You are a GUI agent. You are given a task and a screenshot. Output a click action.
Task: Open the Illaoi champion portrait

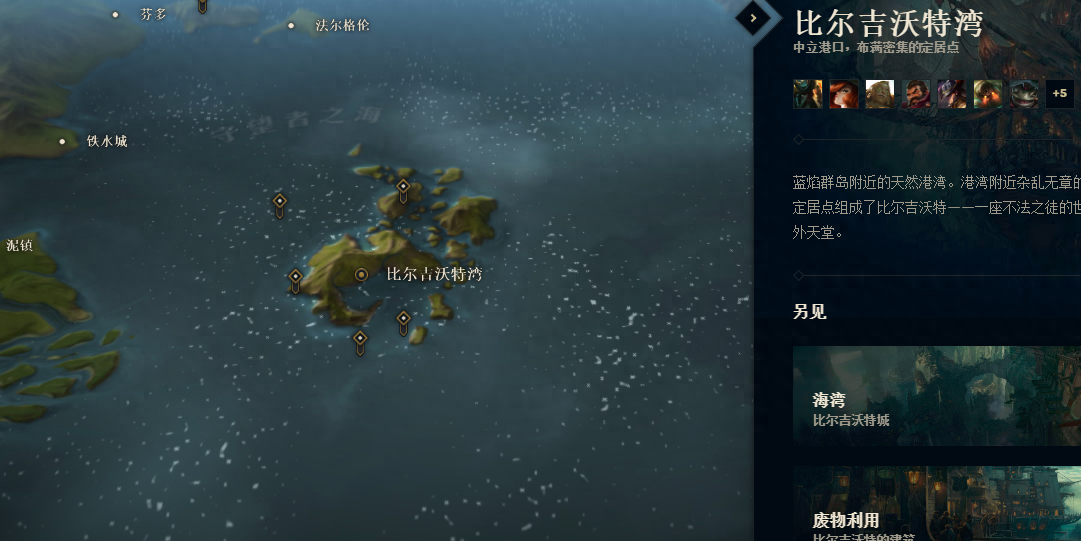pos(880,94)
